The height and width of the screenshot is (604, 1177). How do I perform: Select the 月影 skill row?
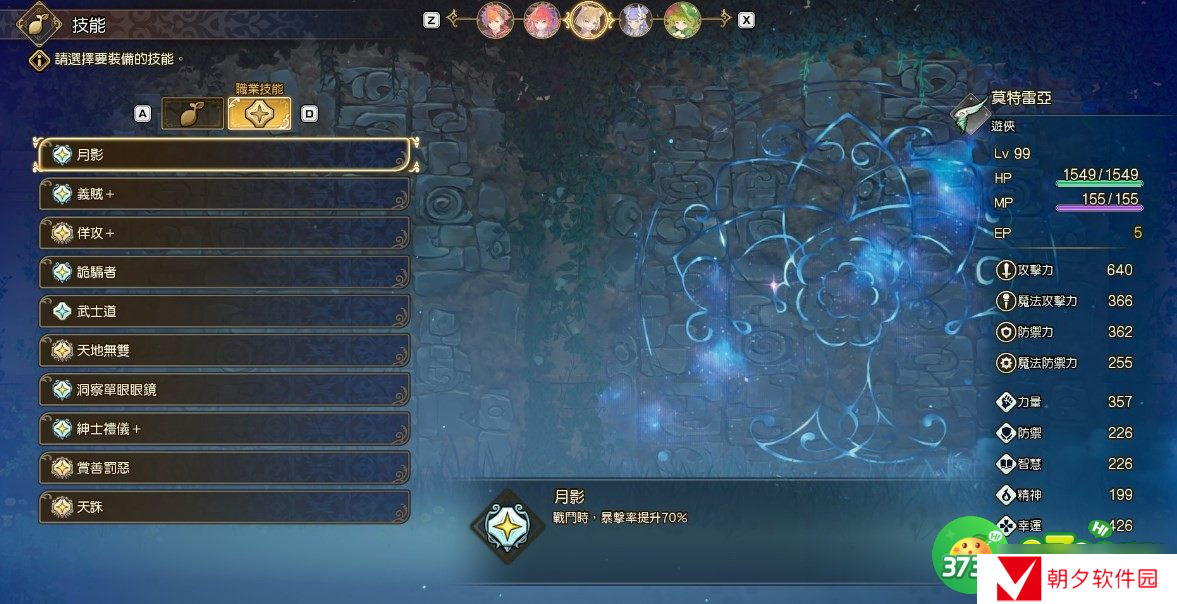tap(224, 155)
